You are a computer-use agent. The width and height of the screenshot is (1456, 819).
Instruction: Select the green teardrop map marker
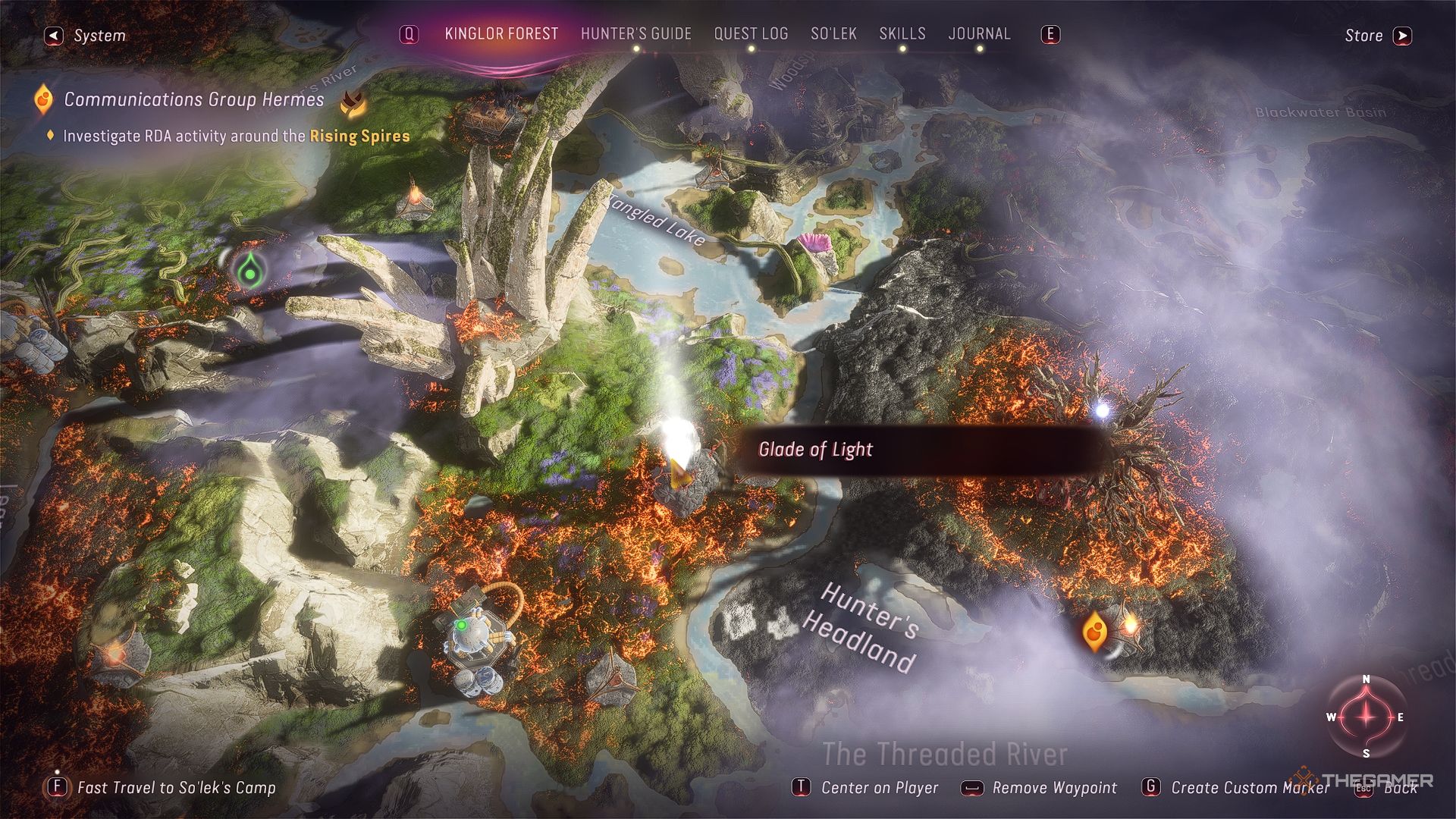click(249, 271)
